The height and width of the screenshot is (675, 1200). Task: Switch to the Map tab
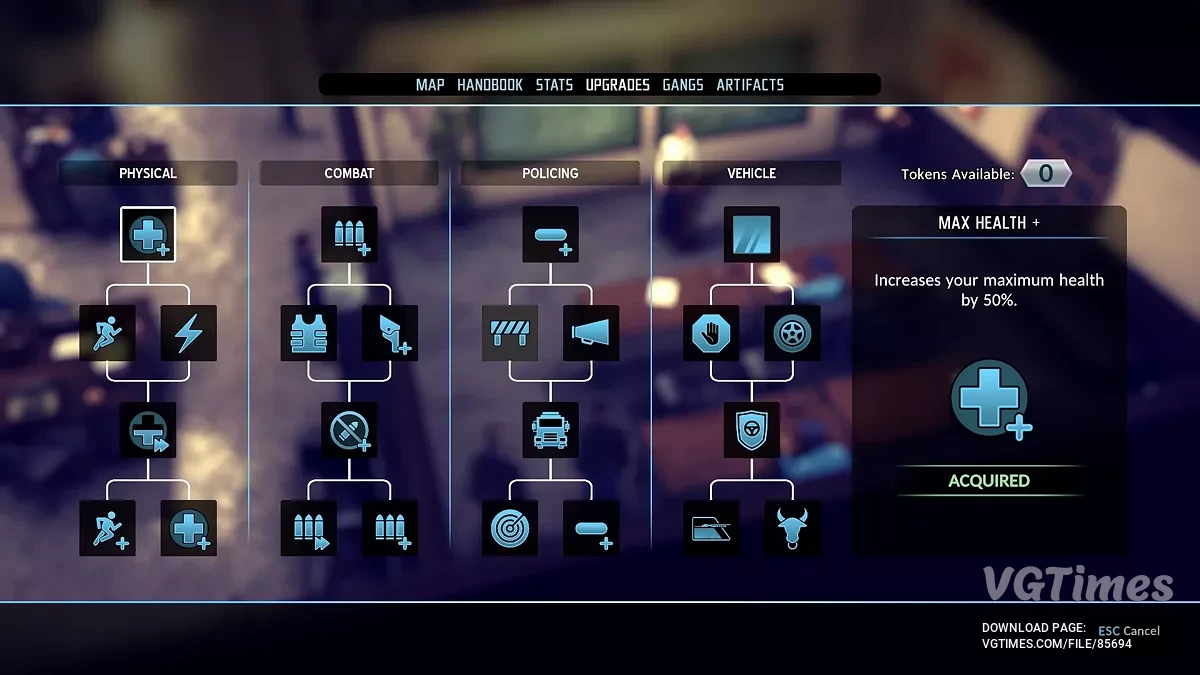[430, 85]
